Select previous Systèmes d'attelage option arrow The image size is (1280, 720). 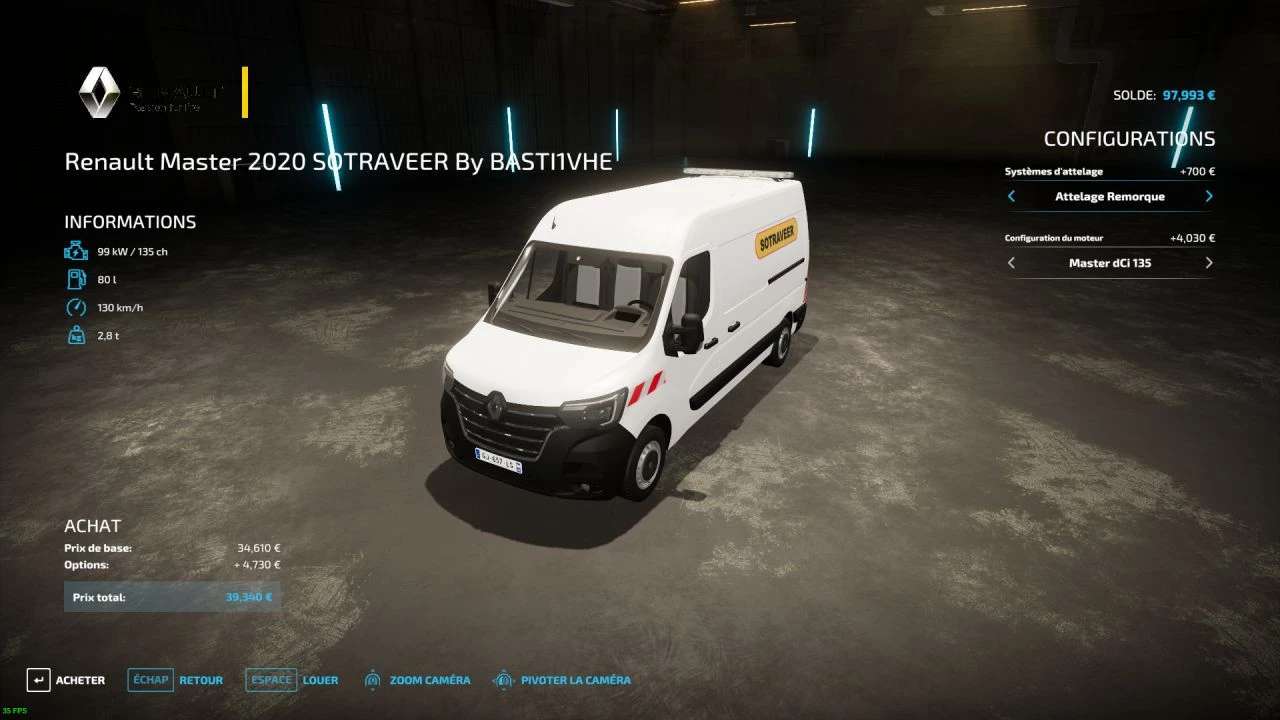pyautogui.click(x=1011, y=197)
